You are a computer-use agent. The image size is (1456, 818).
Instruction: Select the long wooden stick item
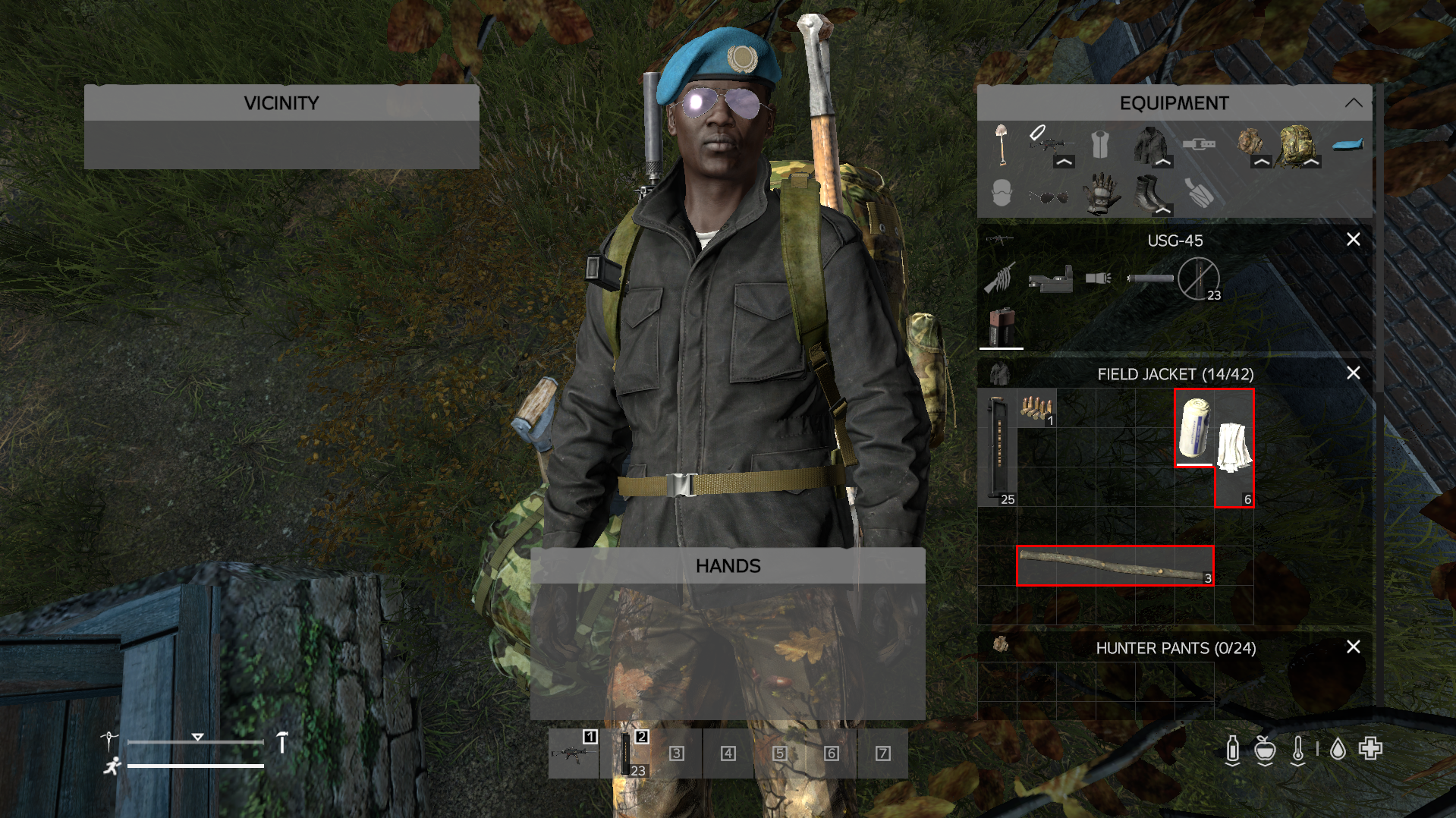coord(1115,566)
